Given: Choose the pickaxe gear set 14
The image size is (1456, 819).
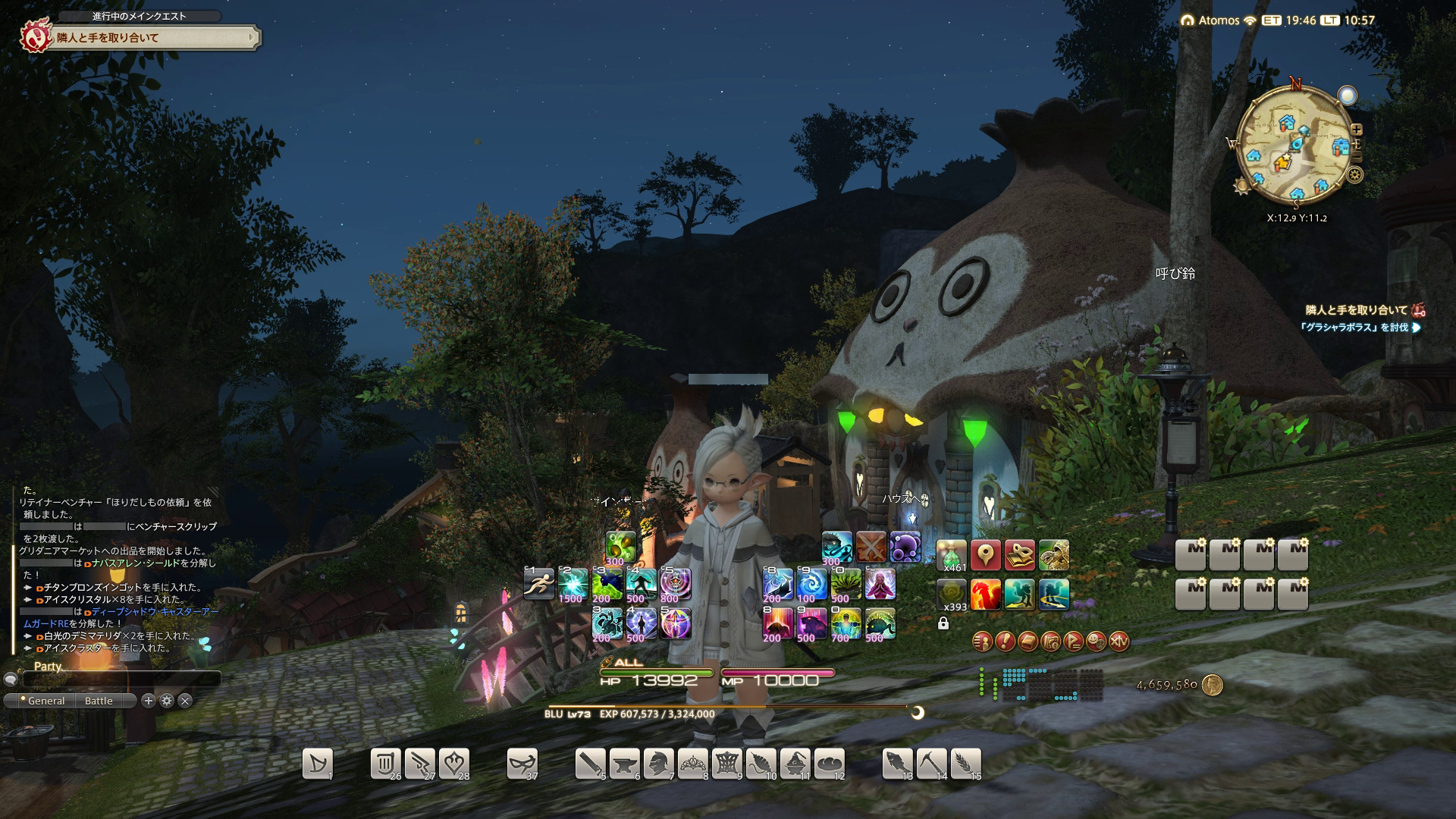Looking at the screenshot, I should pos(931,764).
